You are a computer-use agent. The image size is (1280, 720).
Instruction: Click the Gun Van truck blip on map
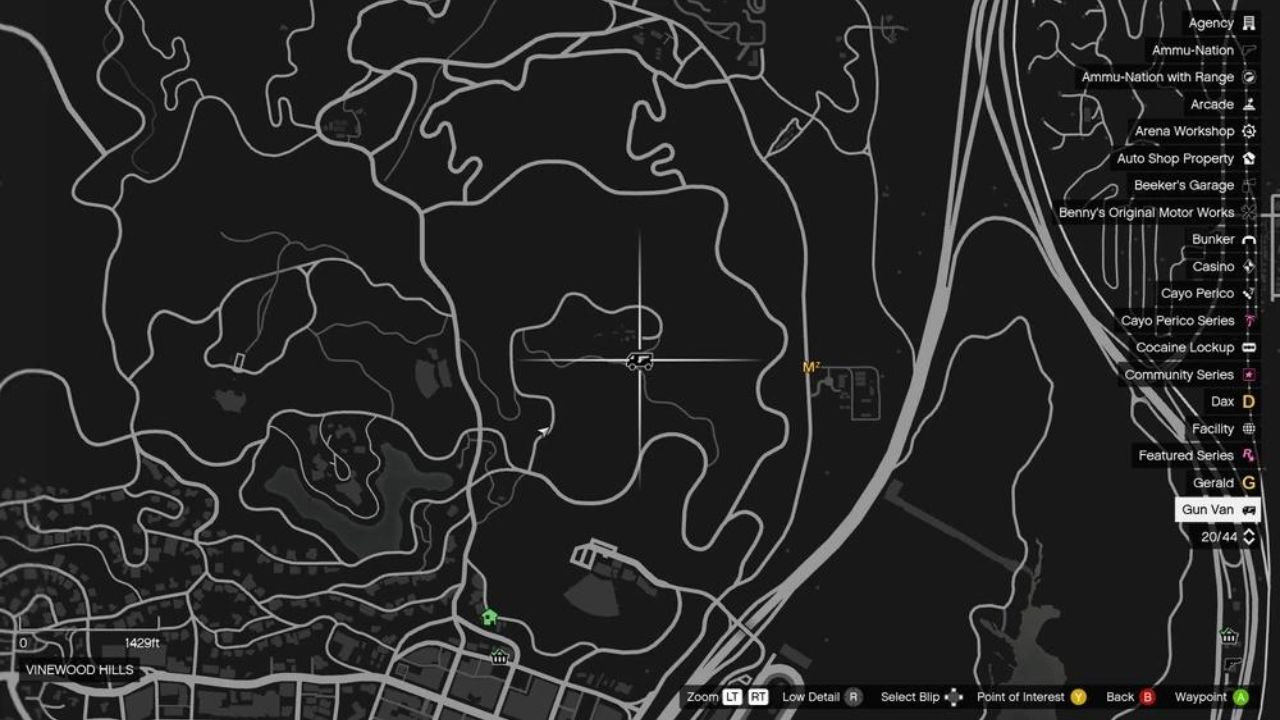(x=640, y=363)
